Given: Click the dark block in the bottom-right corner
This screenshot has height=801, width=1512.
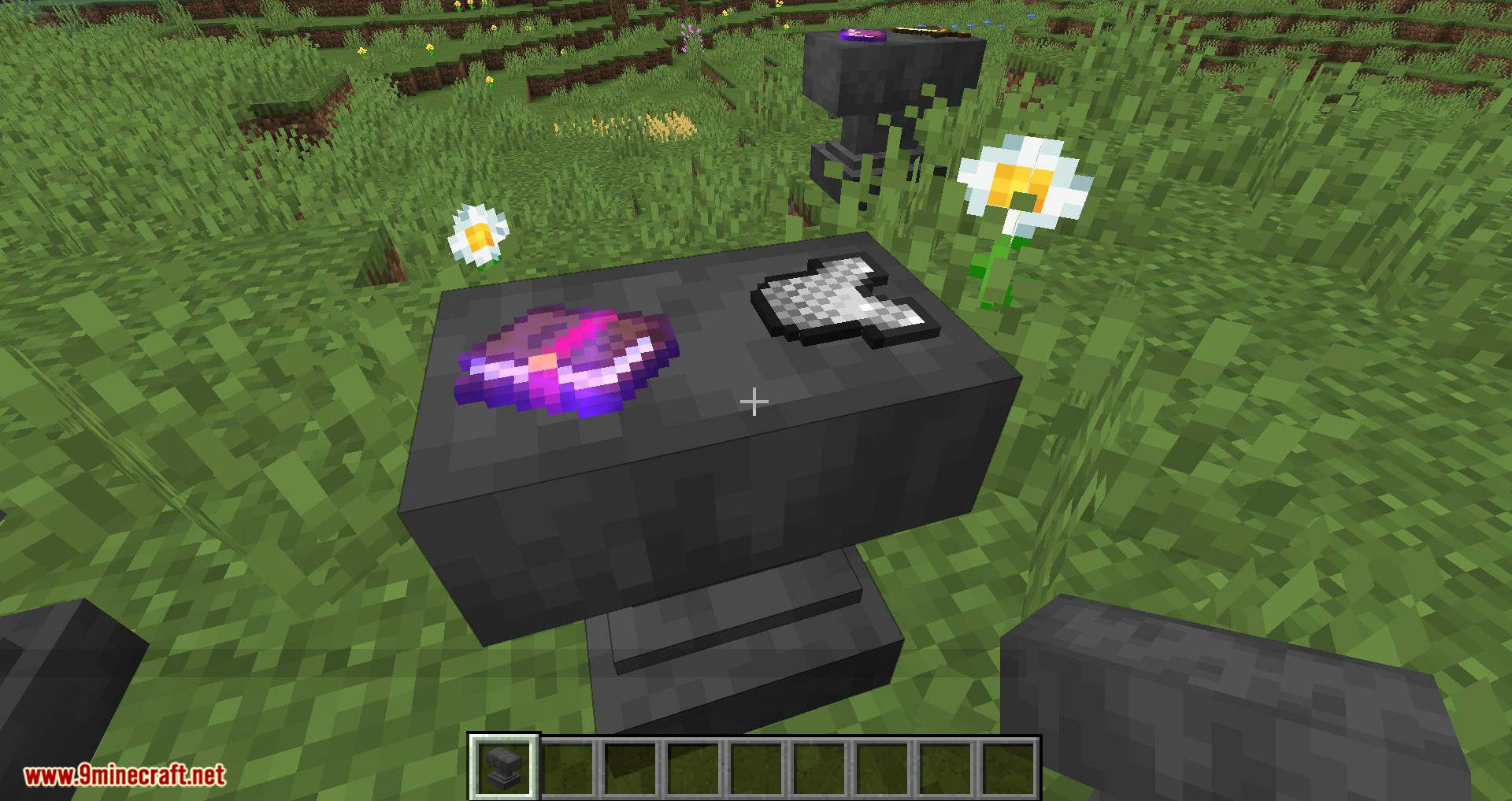Looking at the screenshot, I should (x=1260, y=709).
